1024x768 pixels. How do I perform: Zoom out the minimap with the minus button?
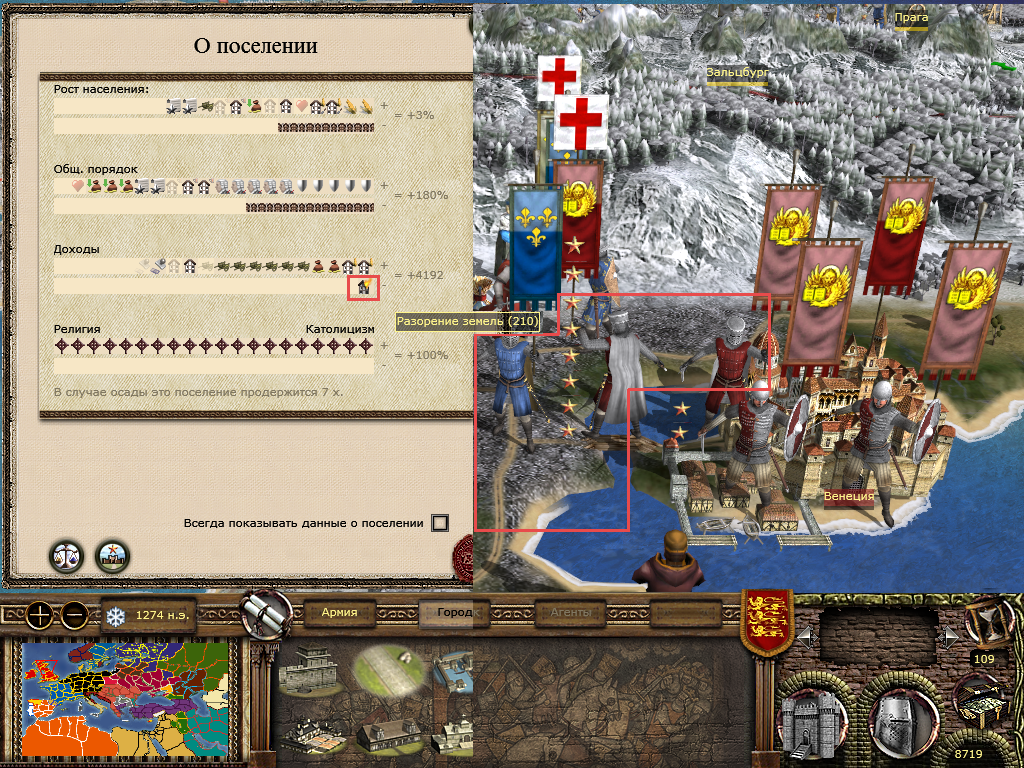[x=73, y=615]
